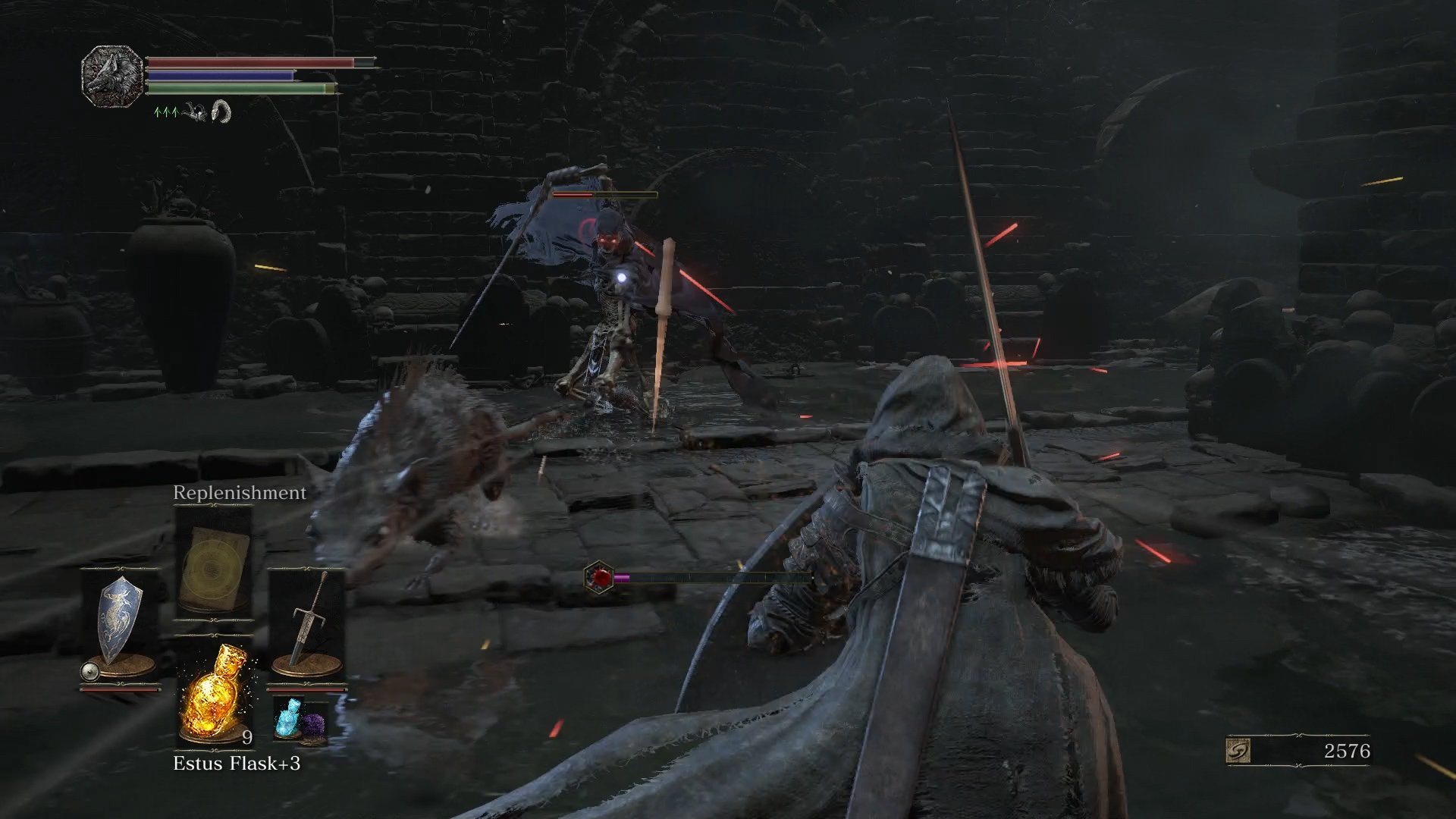Expand the shield slot durability gauge
This screenshot has height=819, width=1456.
(x=119, y=689)
